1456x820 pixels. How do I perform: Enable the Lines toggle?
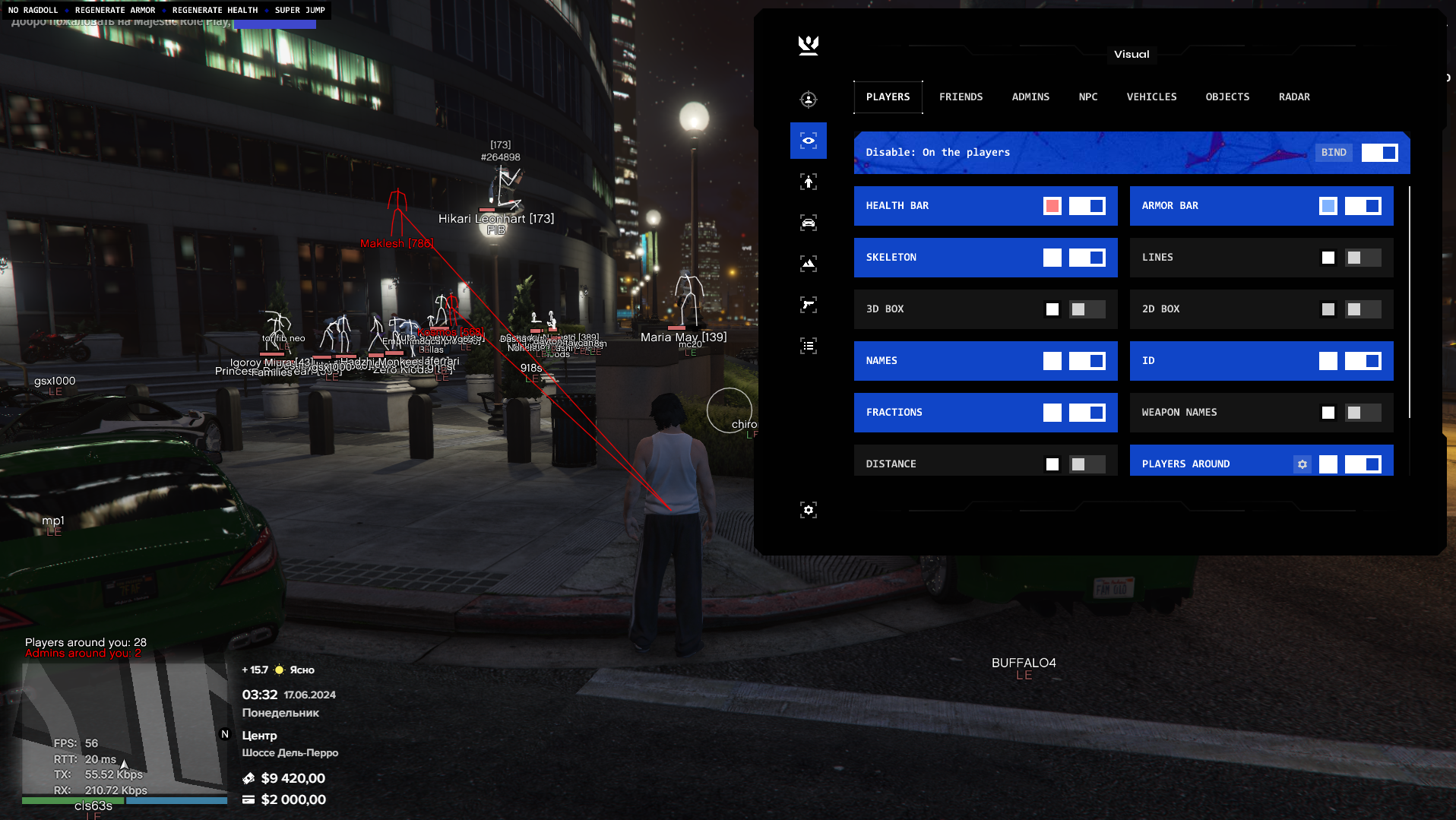1363,258
